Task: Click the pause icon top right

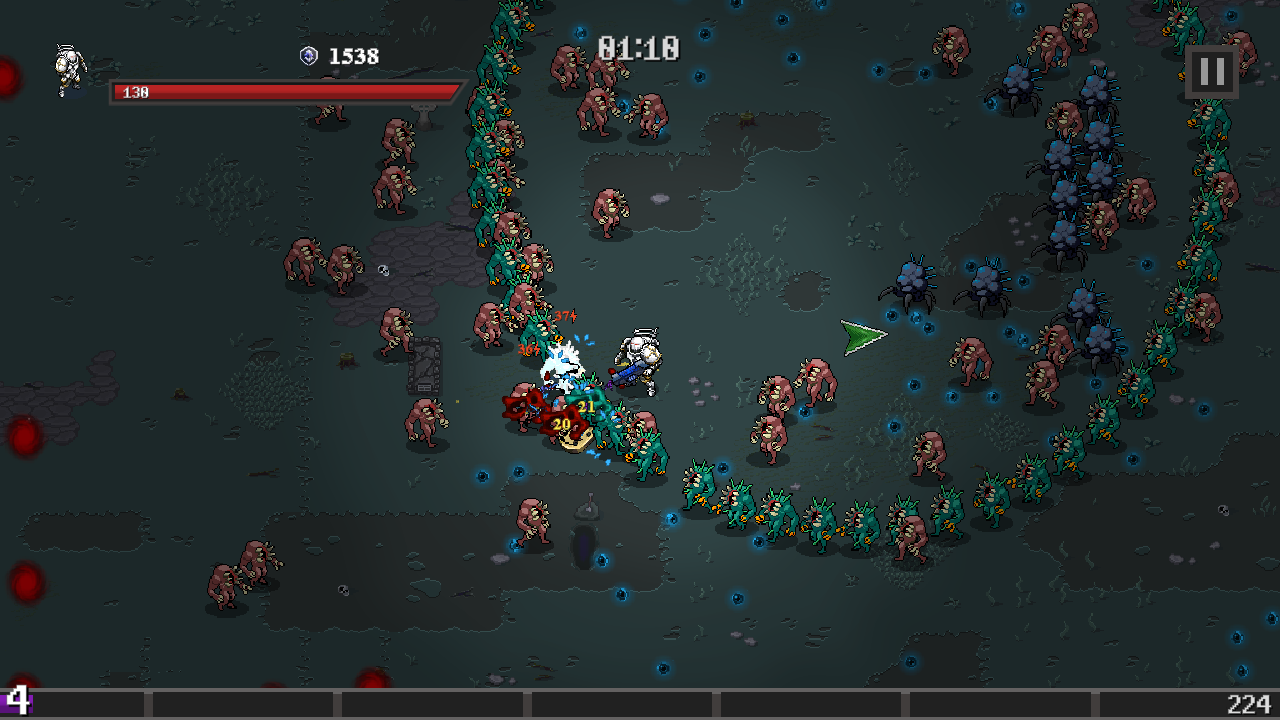Action: (1211, 70)
